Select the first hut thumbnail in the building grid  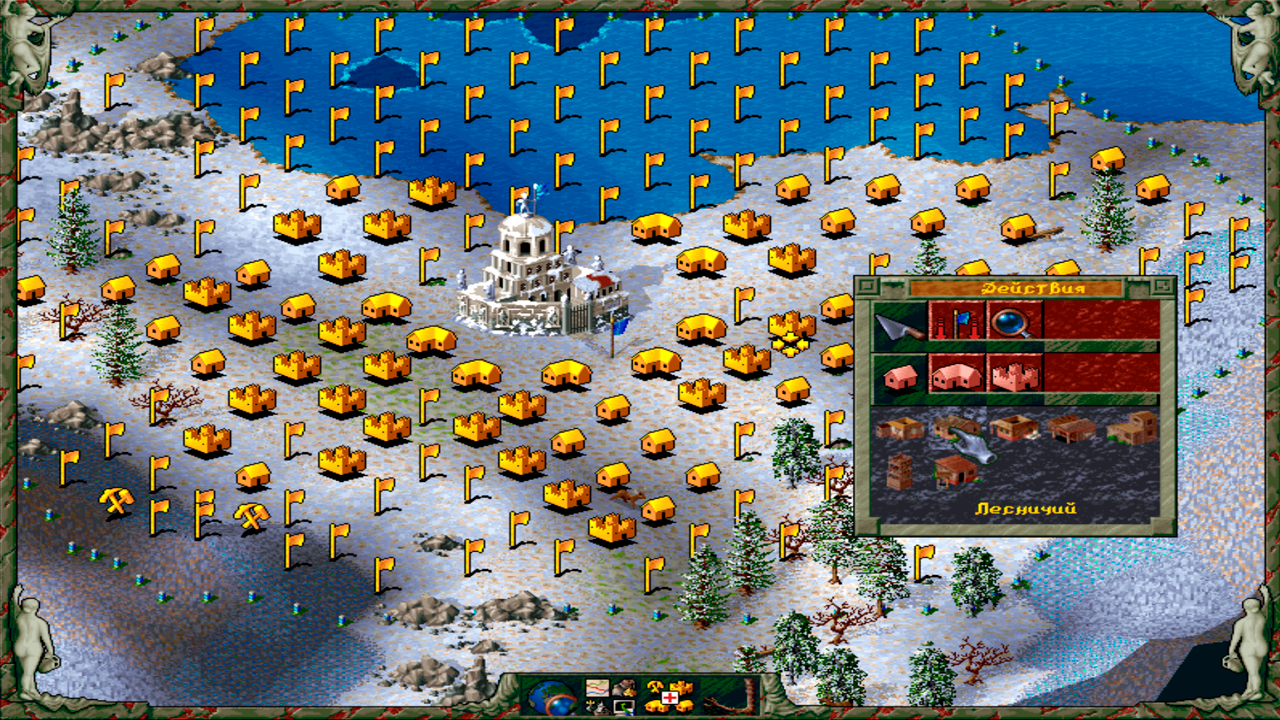[901, 426]
